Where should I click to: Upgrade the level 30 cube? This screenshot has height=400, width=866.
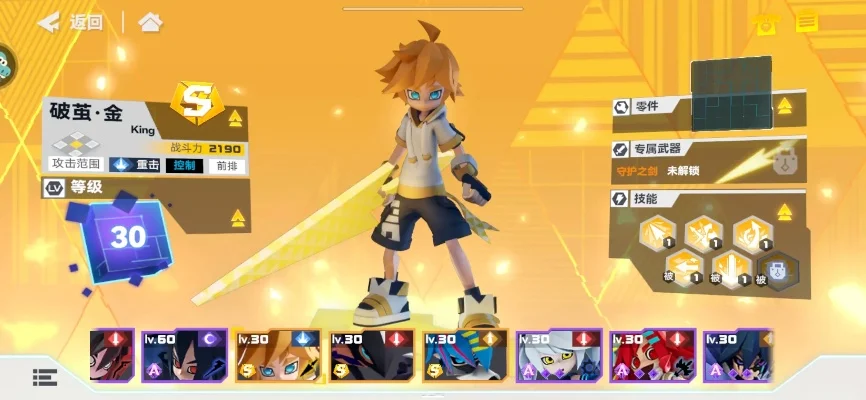click(x=127, y=238)
